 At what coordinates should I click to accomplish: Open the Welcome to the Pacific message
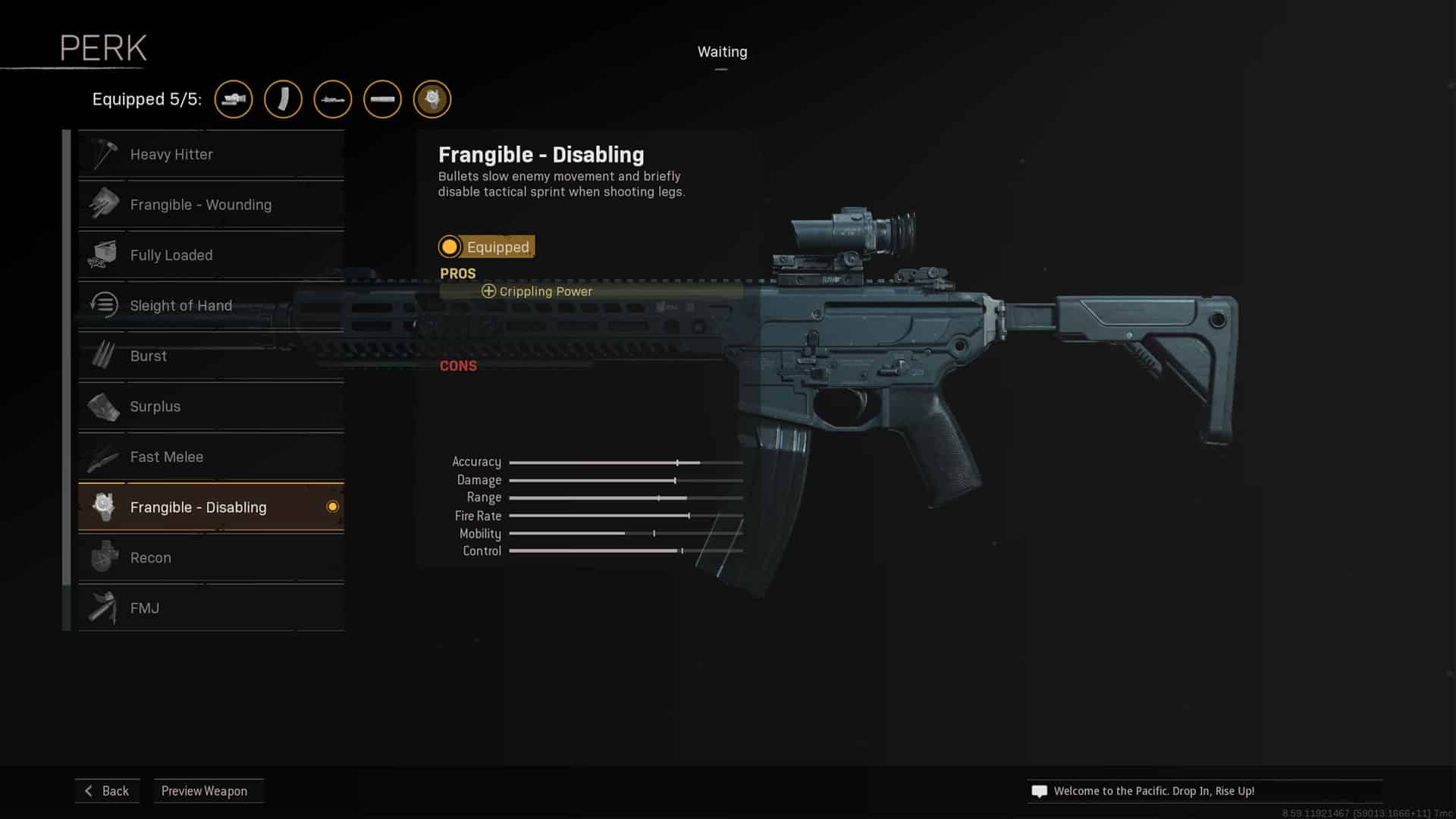pyautogui.click(x=1153, y=791)
